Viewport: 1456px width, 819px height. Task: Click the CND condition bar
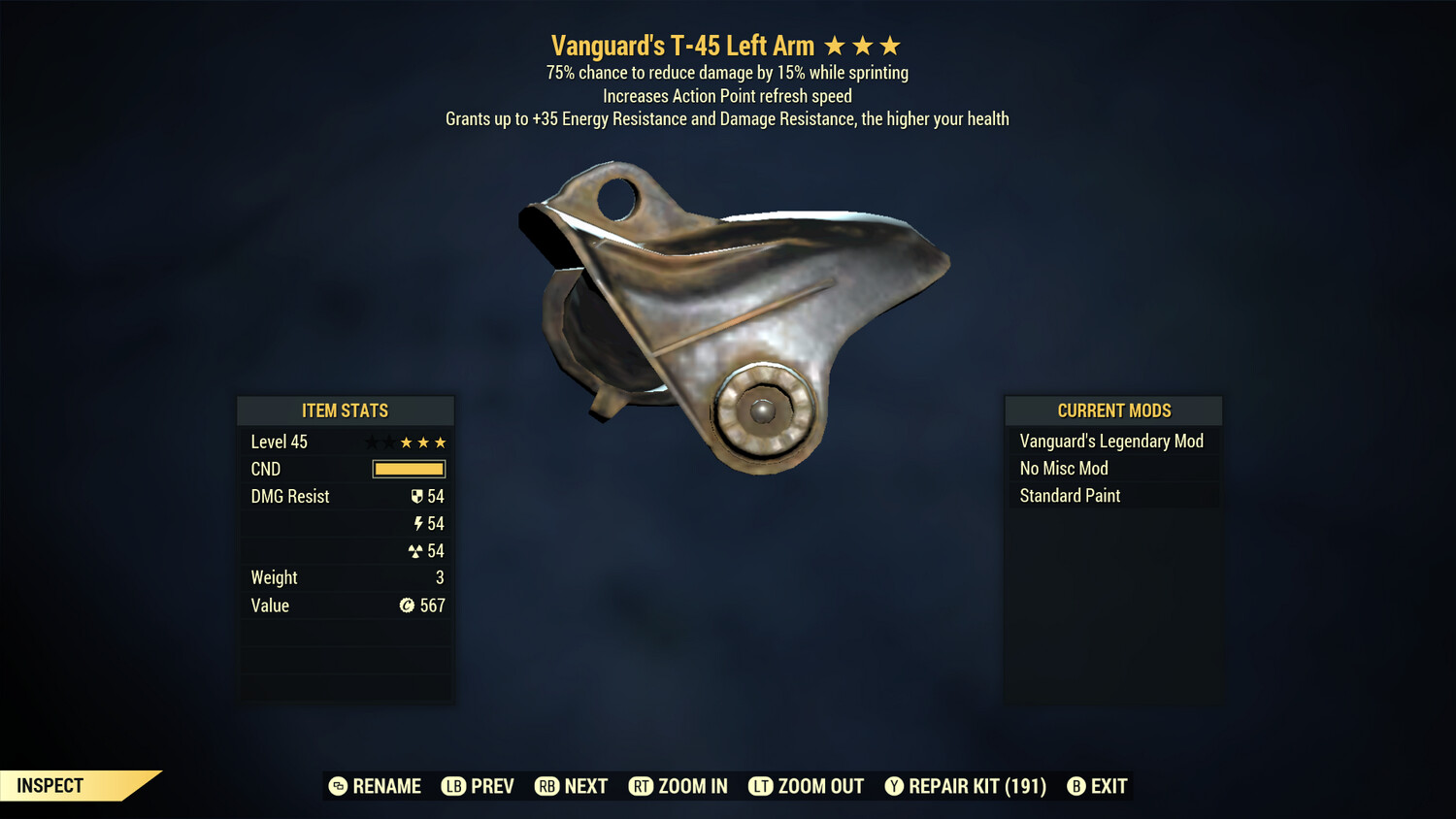[408, 469]
